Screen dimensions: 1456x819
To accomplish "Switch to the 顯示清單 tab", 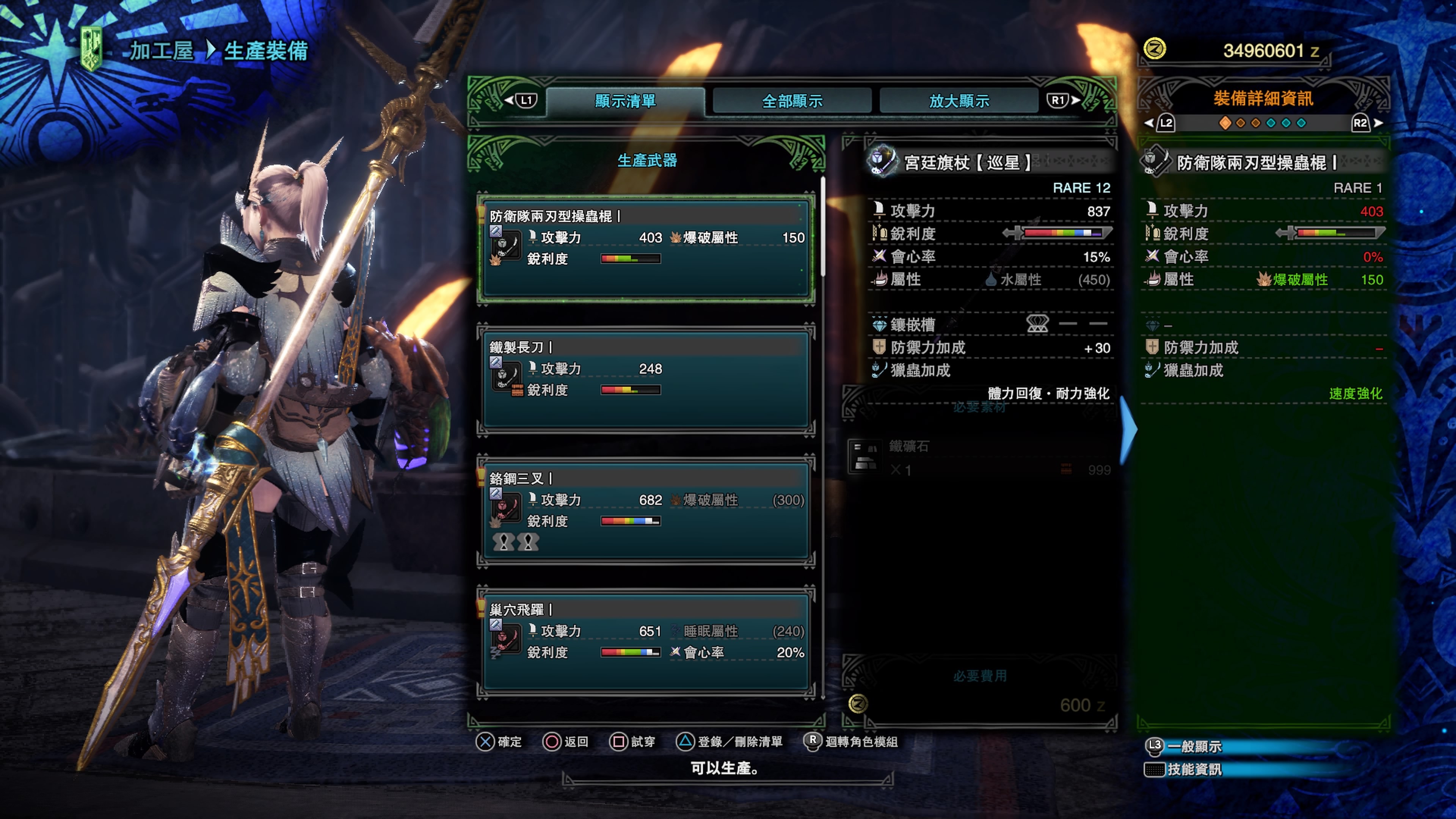I will (625, 101).
